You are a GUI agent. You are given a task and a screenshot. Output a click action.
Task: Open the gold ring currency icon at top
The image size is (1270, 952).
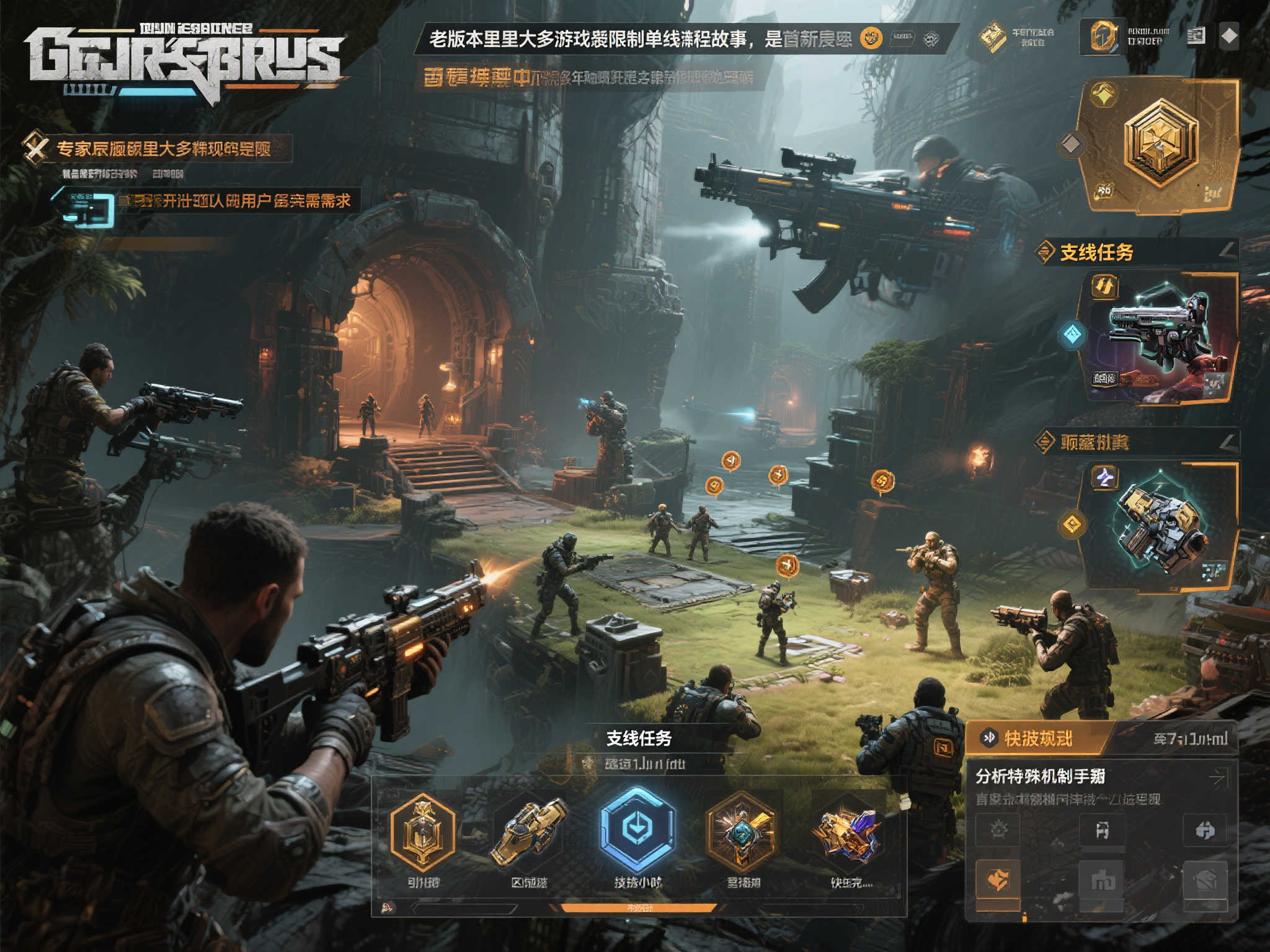[x=1104, y=36]
